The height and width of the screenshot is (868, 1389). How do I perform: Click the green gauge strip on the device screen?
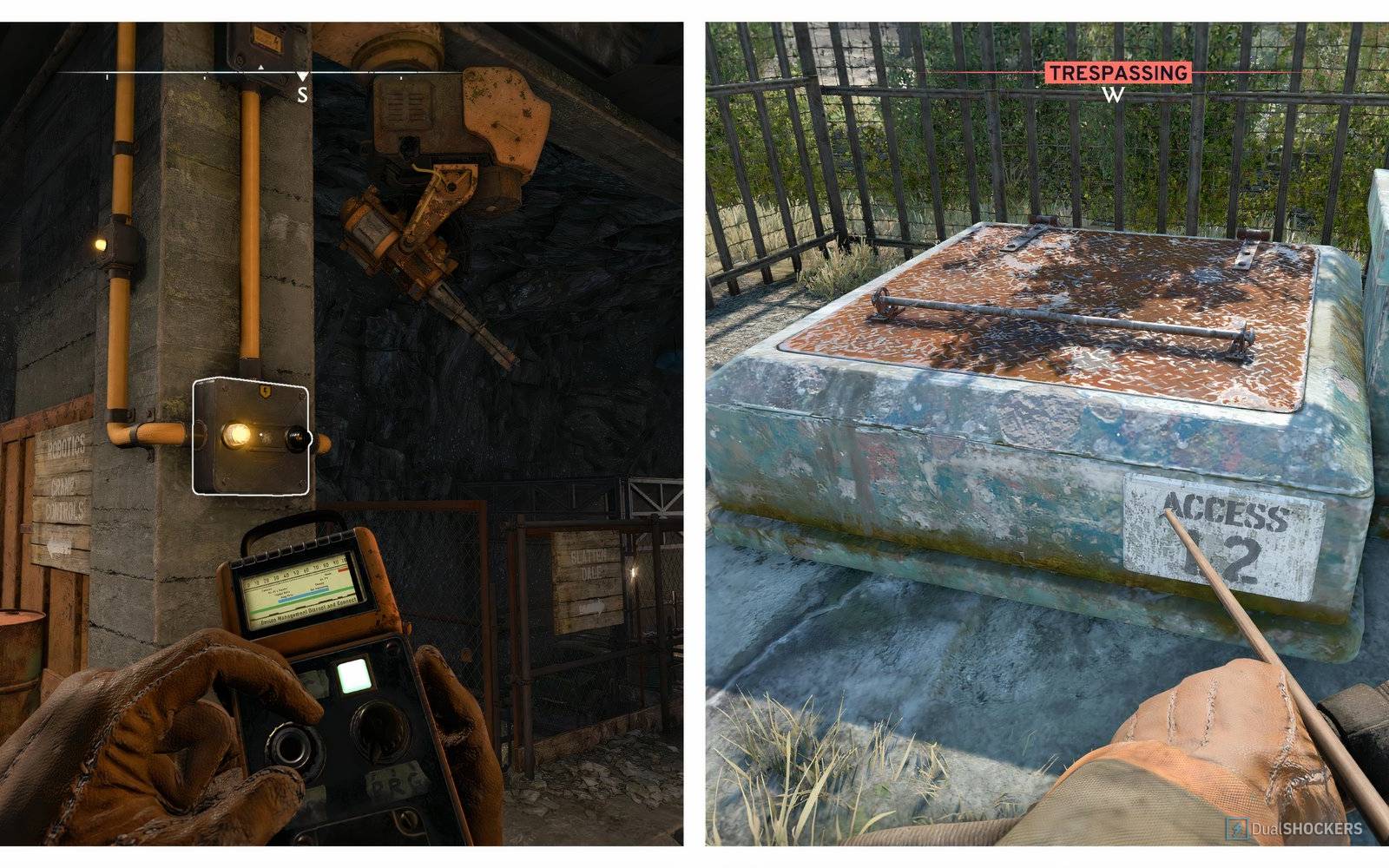306,601
